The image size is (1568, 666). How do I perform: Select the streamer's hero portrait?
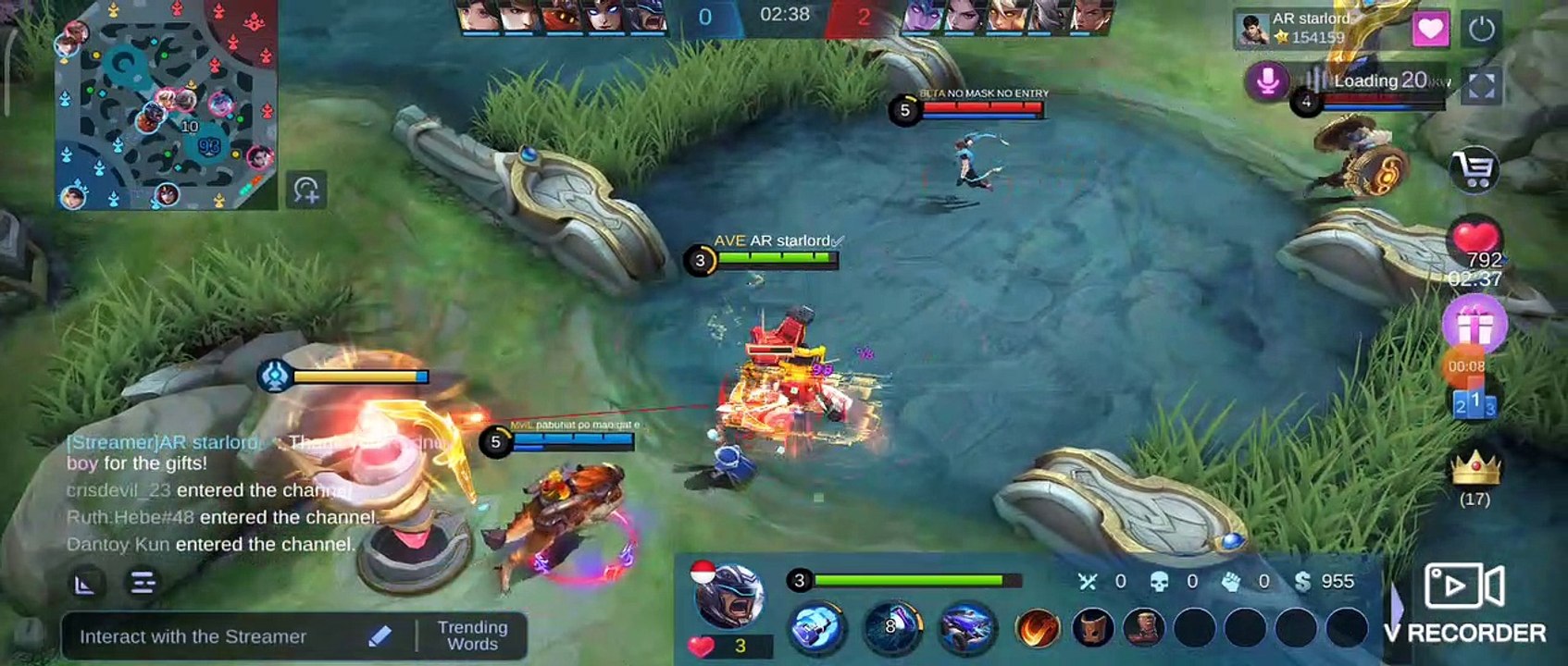(729, 597)
